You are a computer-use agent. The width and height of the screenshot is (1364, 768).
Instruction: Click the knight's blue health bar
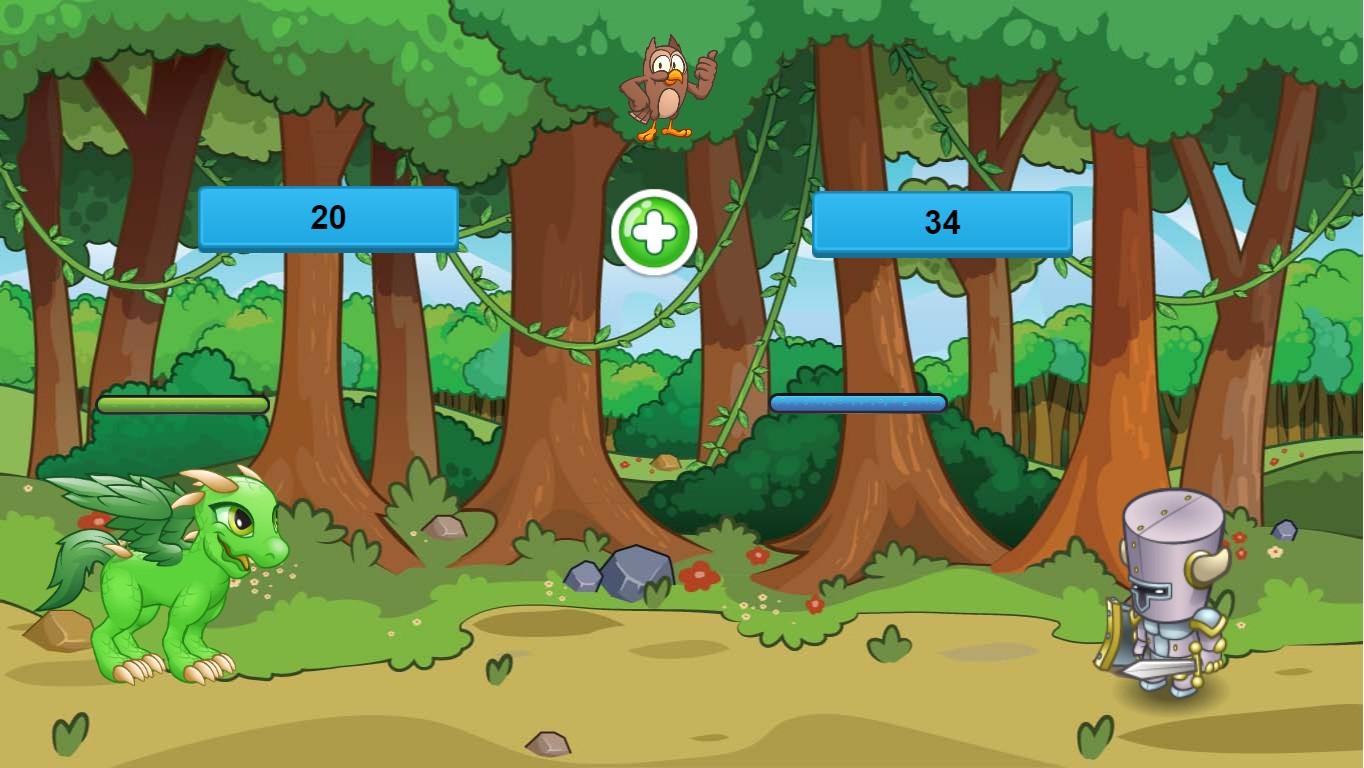tap(858, 402)
